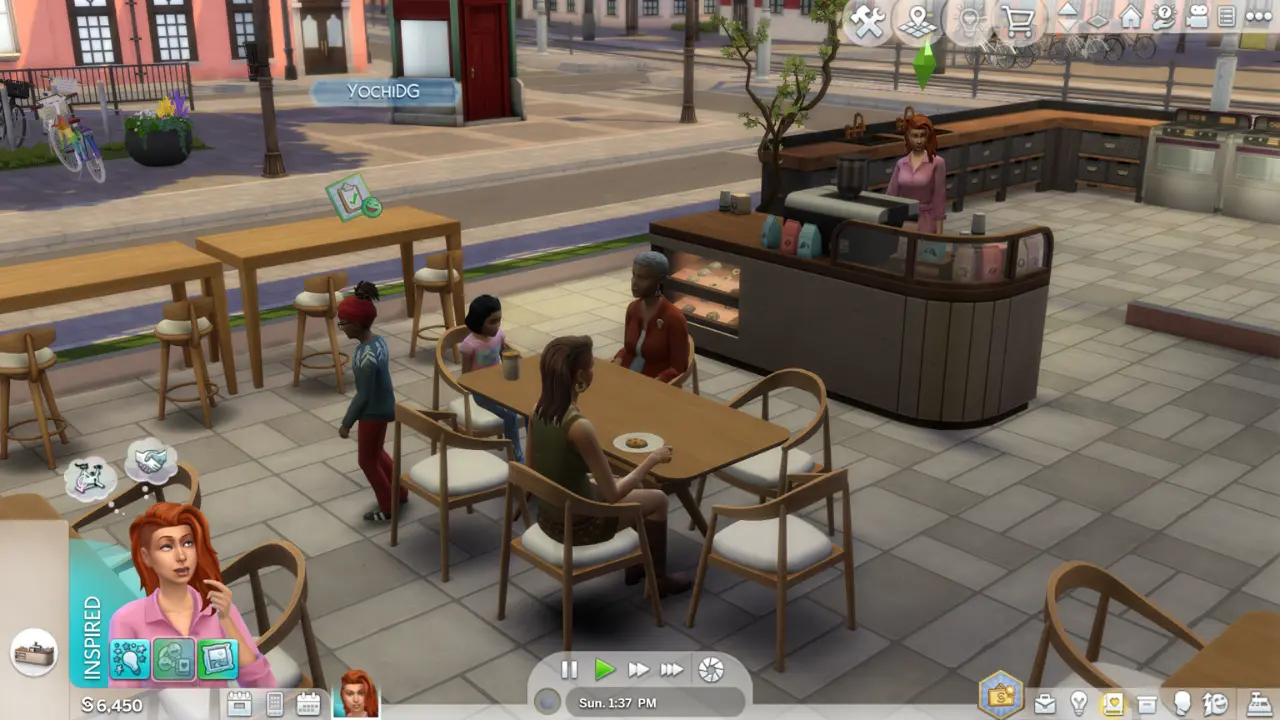Open the help question mark icon
The width and height of the screenshot is (1280, 720).
(x=1163, y=17)
